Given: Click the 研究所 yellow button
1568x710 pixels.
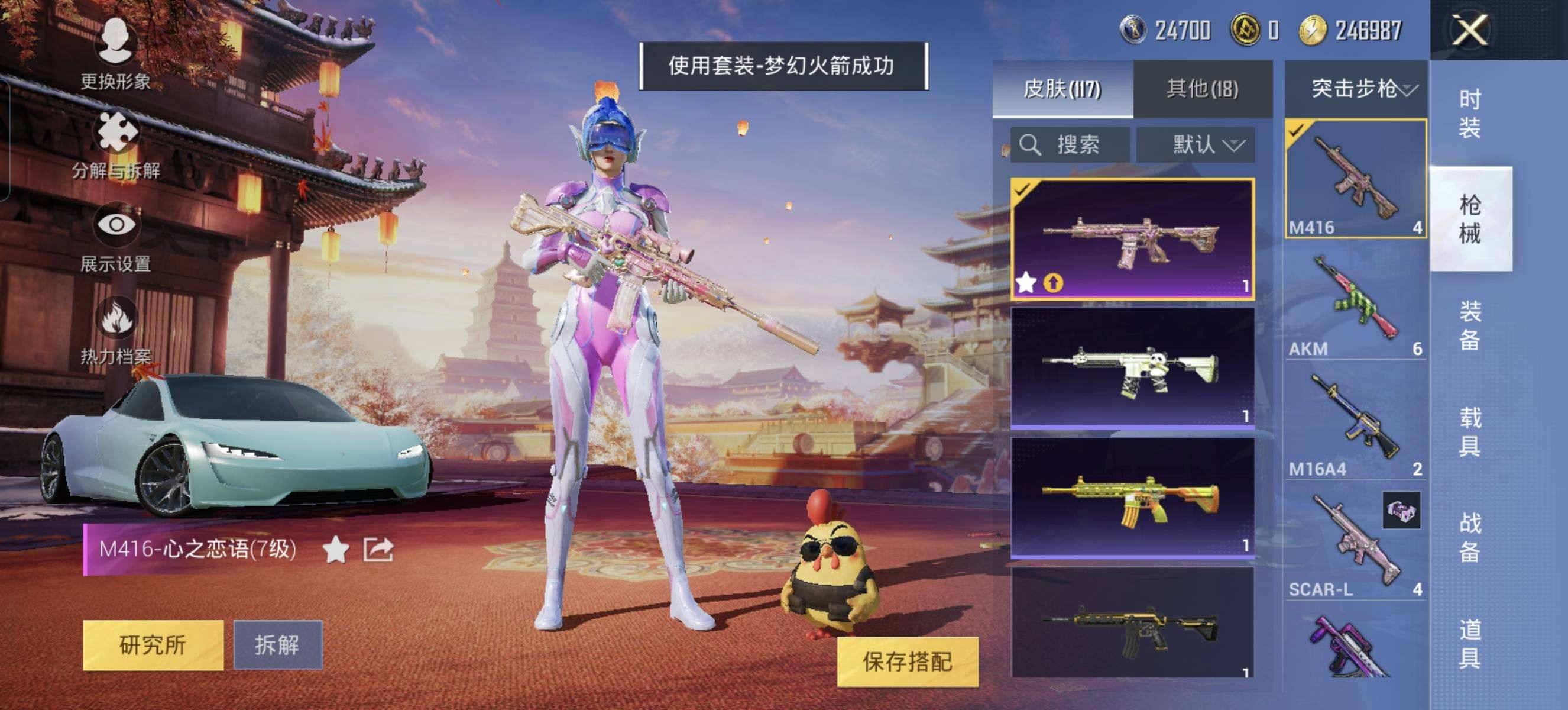Looking at the screenshot, I should tap(153, 646).
